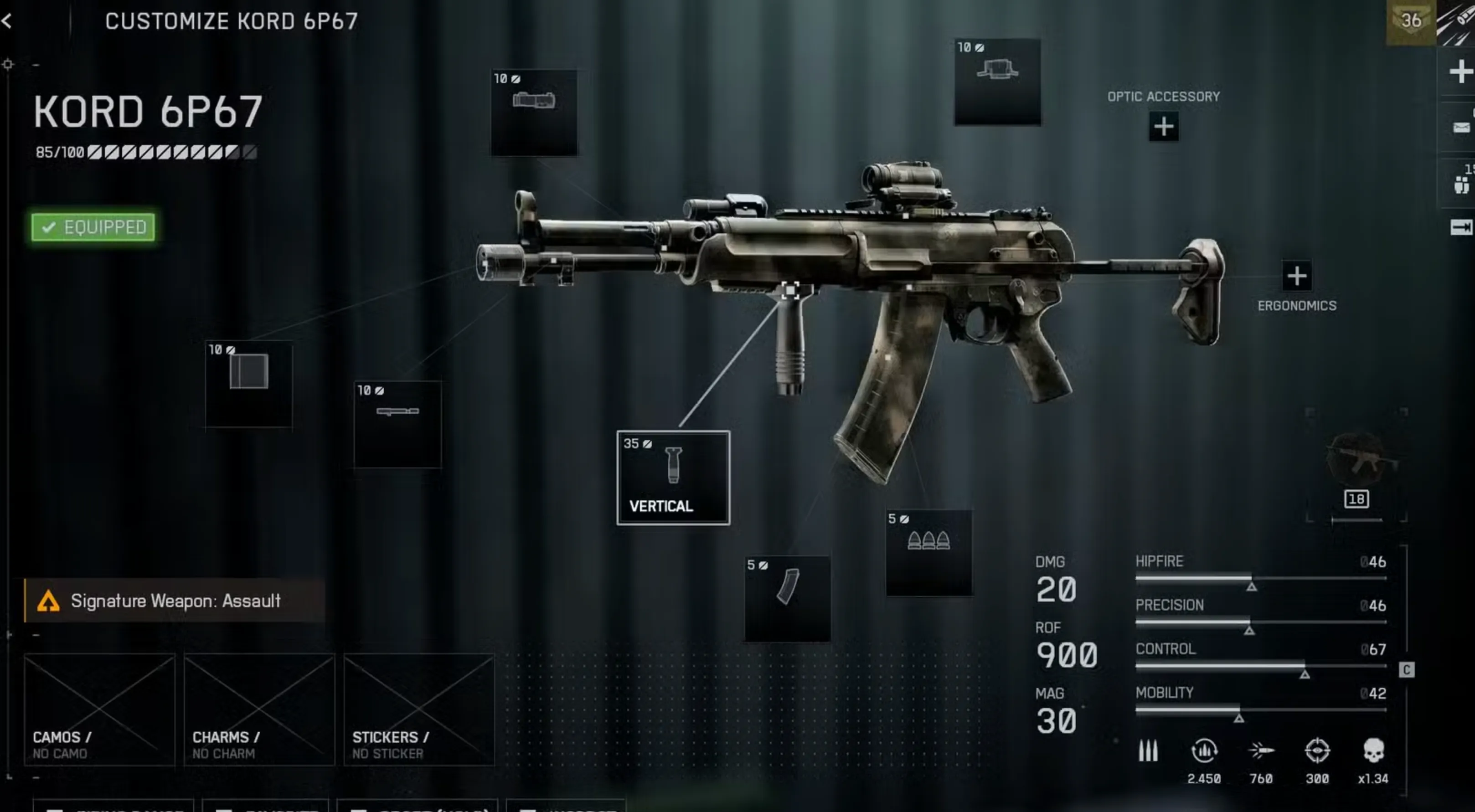
Task: Click the back arrow to exit customization
Action: coord(8,21)
